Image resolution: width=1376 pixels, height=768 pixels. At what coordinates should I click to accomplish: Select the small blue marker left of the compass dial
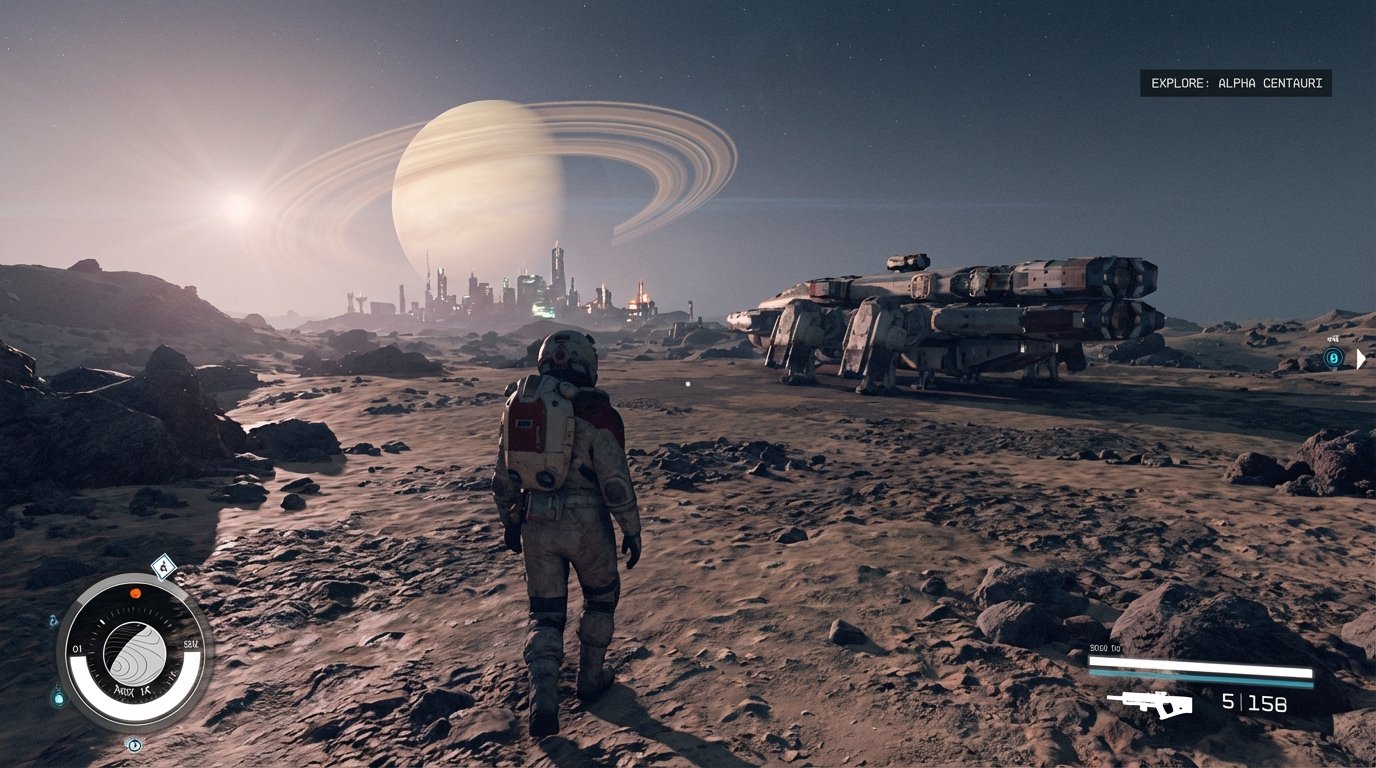(52, 620)
